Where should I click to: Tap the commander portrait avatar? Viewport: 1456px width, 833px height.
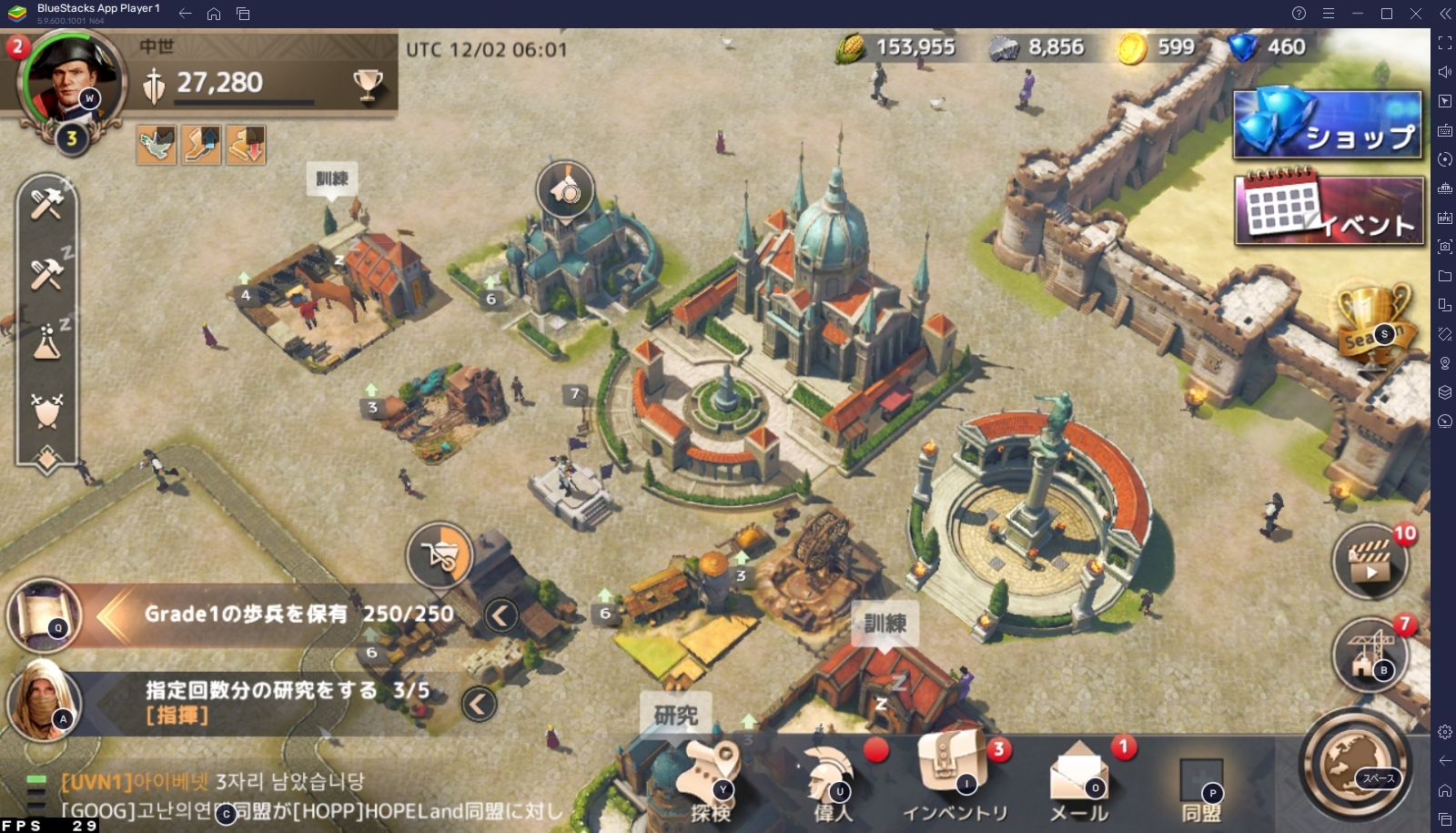click(68, 80)
